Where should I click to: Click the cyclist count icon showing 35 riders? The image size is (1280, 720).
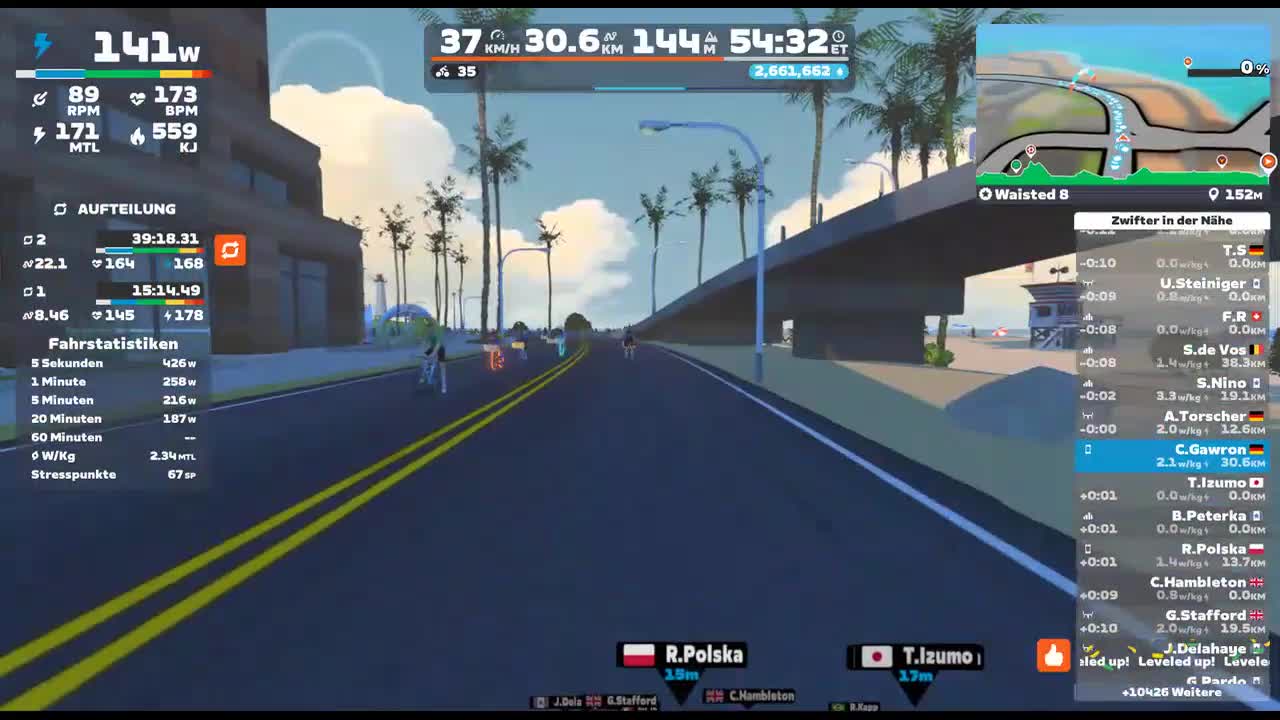444,71
